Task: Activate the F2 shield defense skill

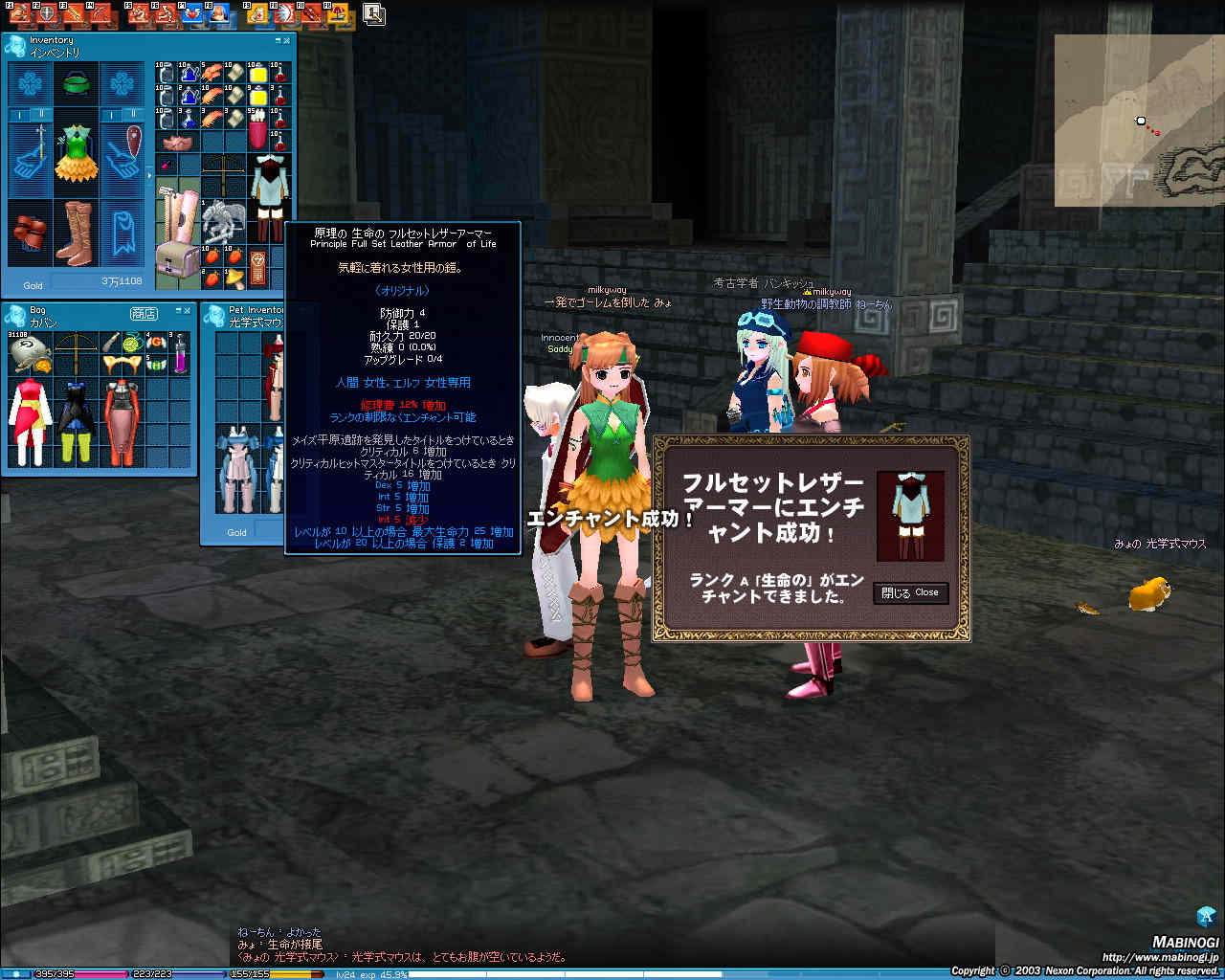Action: click(45, 13)
